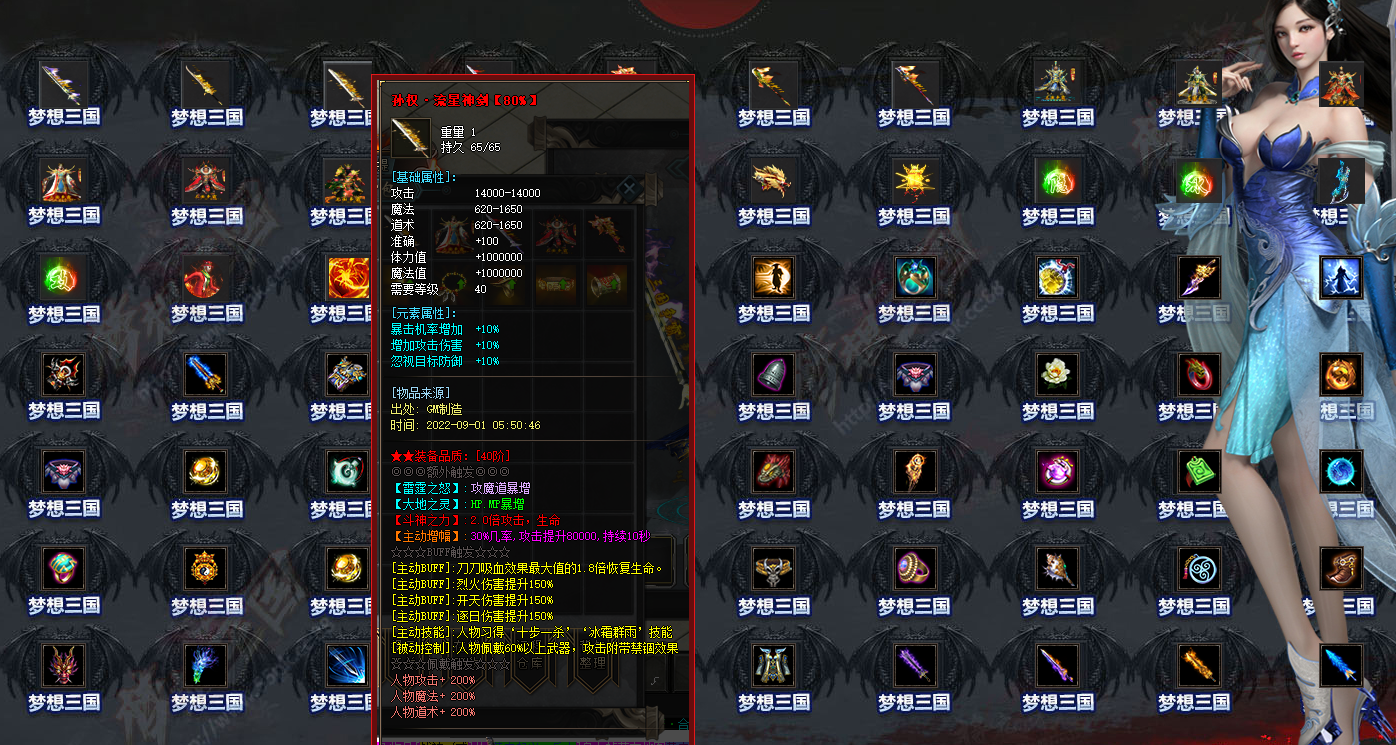Pick the white lotus flower item

(x=1057, y=375)
